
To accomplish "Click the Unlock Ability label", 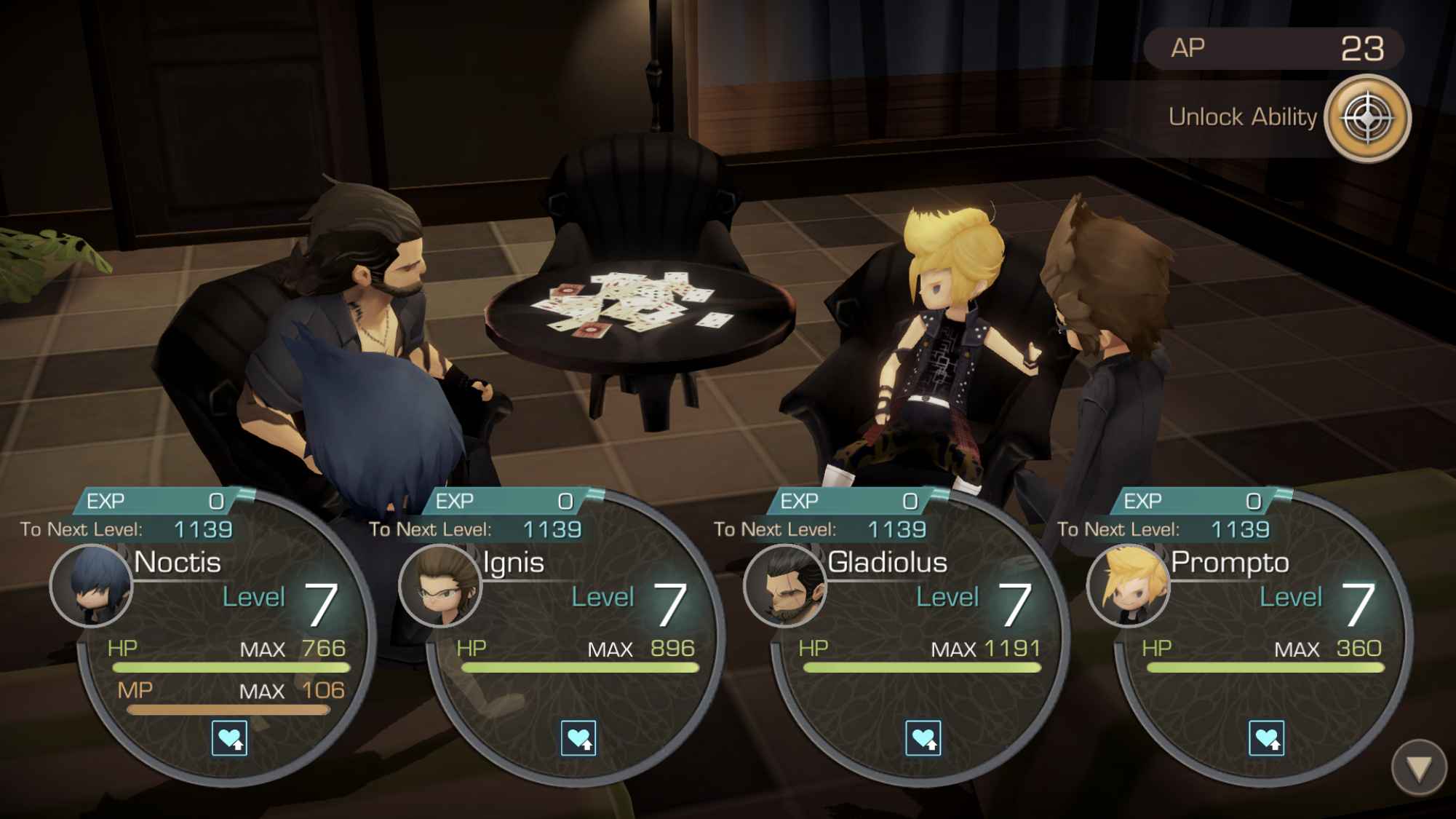I will coord(1241,117).
